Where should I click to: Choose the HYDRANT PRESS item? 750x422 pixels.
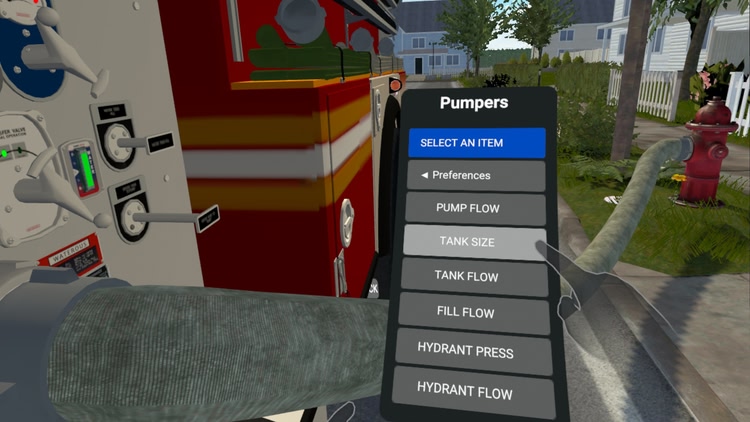tap(472, 352)
